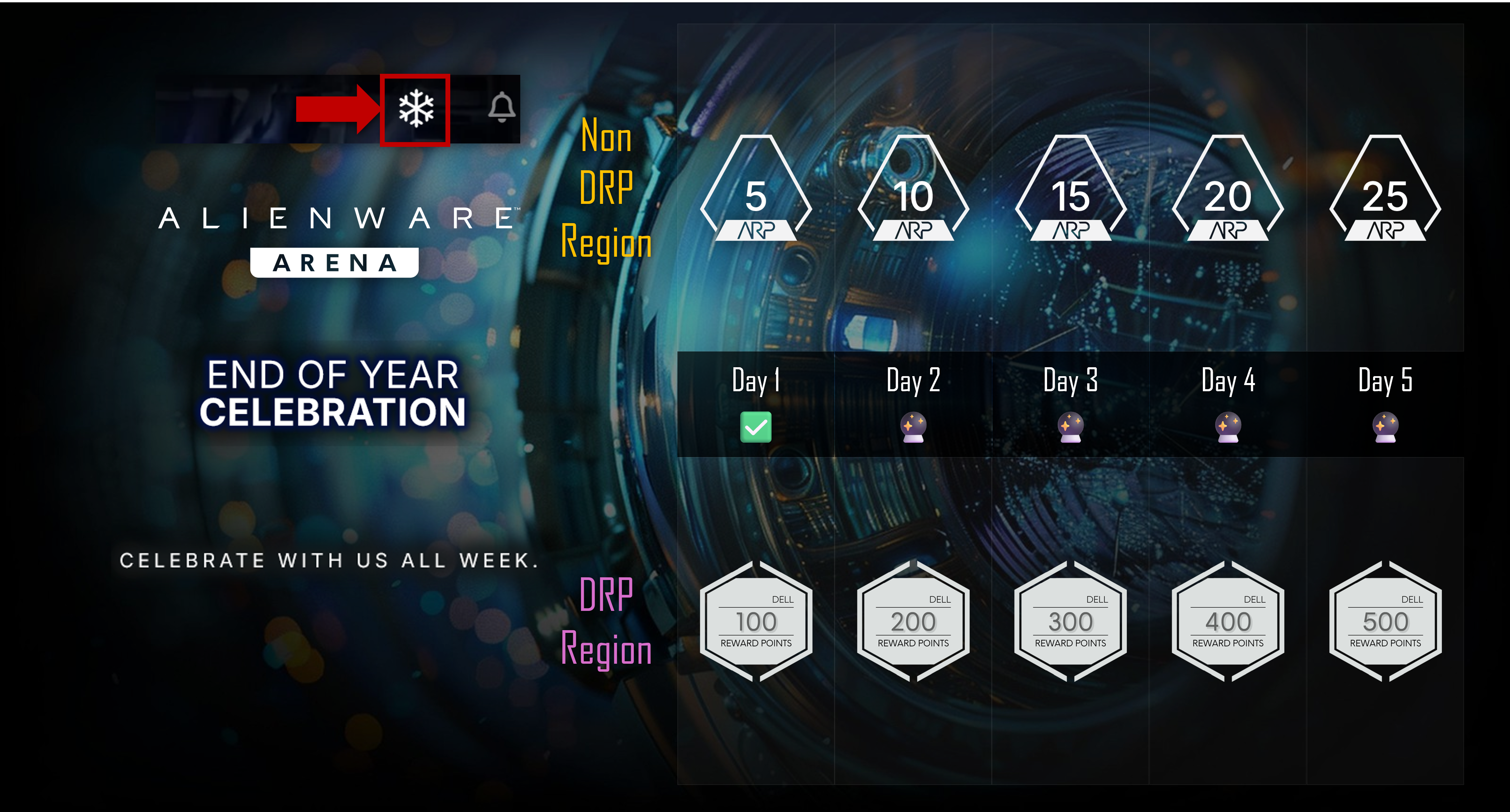Select the Day 1 green checkmark
Viewport: 1510px width, 812px height.
coord(756,427)
